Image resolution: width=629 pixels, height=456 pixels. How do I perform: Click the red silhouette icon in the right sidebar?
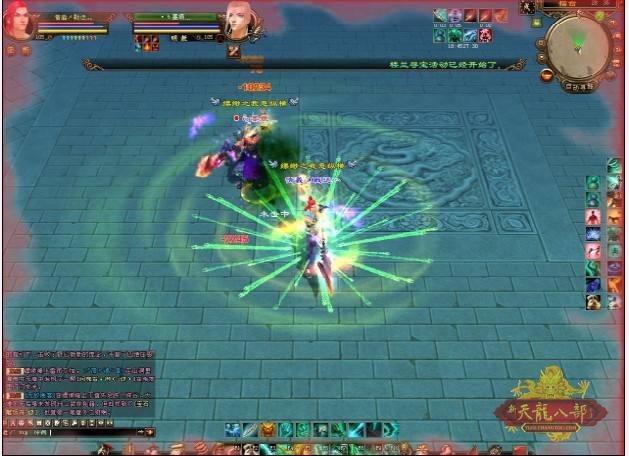point(592,217)
